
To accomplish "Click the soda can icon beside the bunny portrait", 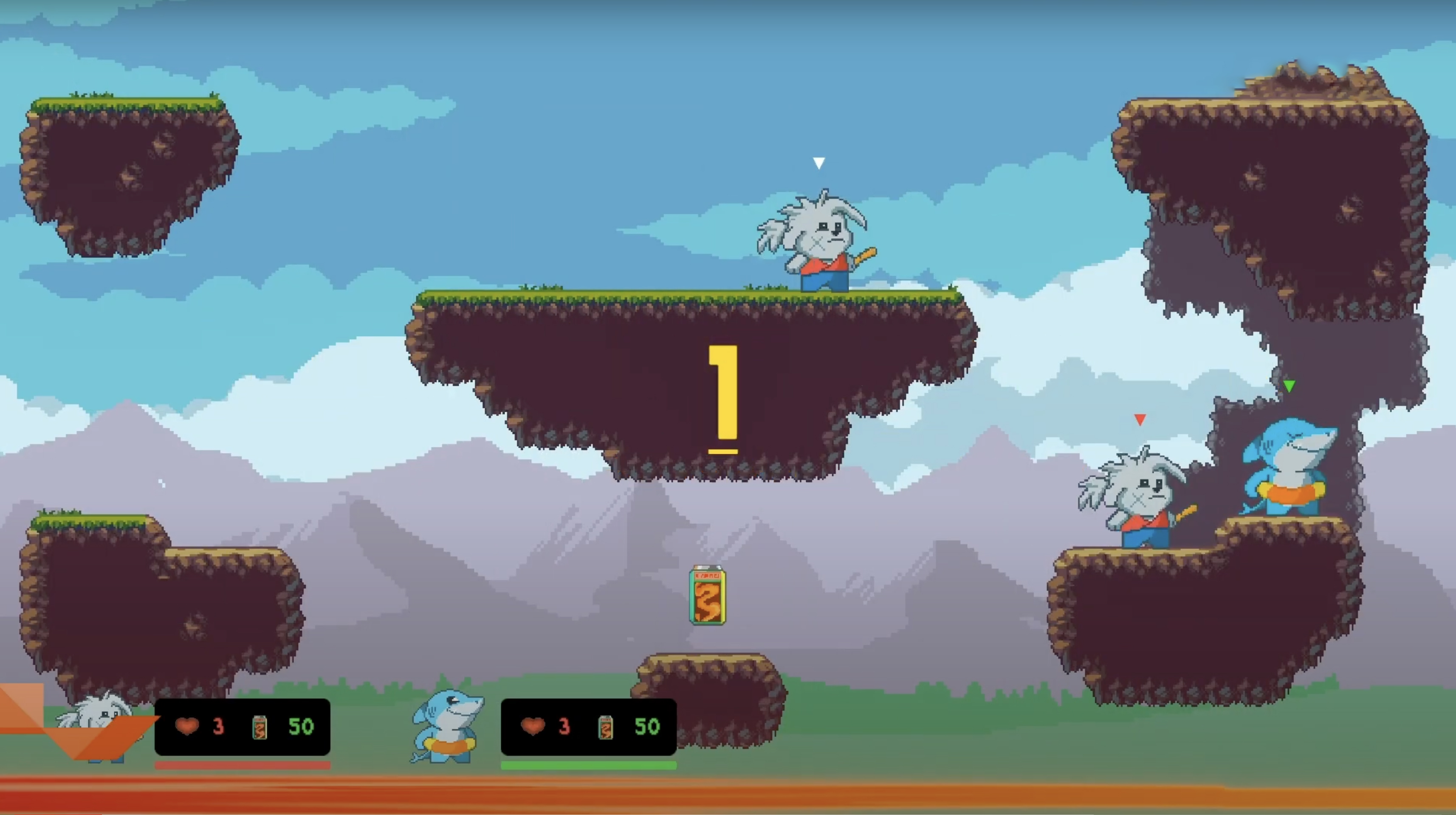I will click(260, 727).
